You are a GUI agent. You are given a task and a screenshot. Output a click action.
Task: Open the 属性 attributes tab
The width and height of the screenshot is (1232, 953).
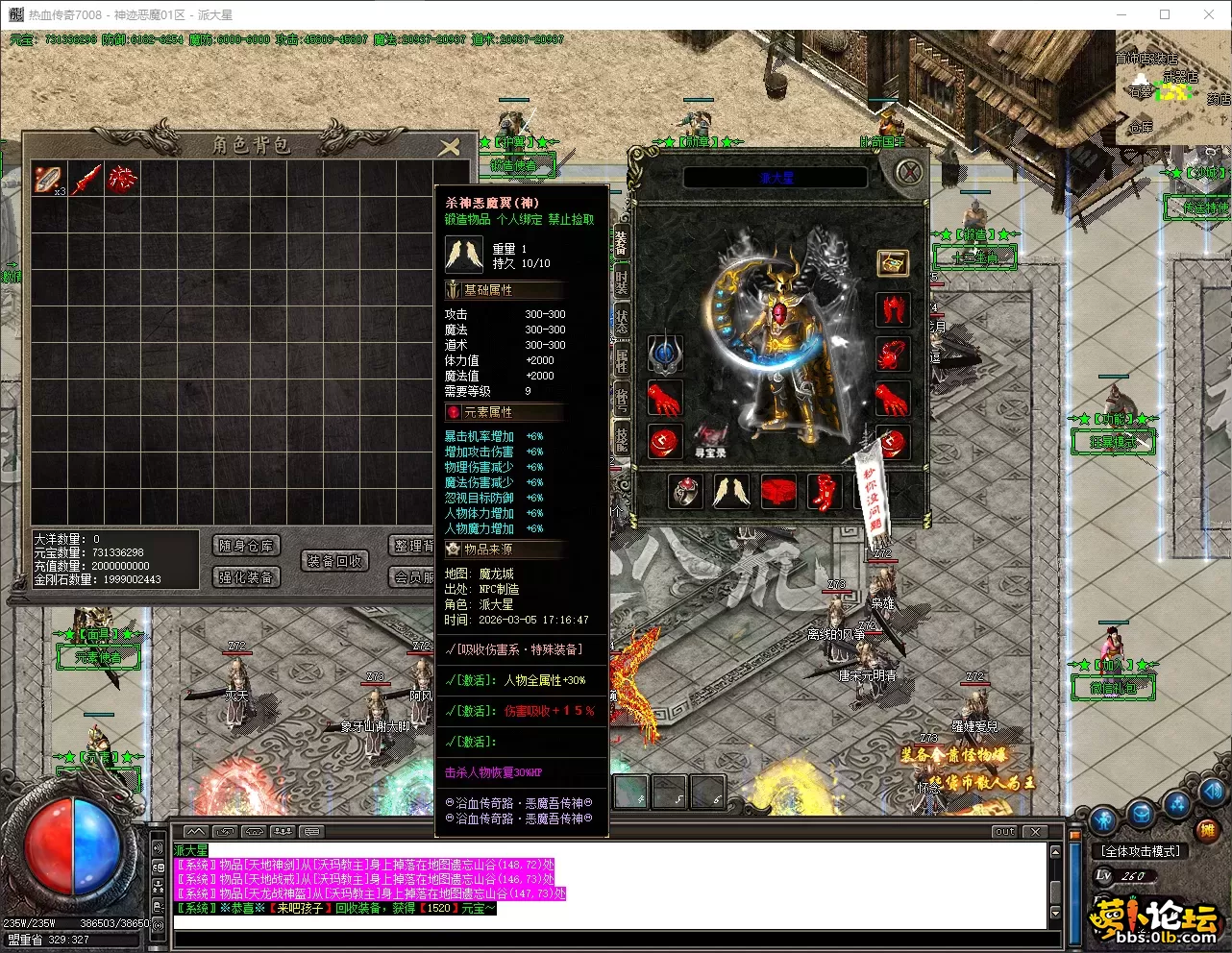point(621,361)
